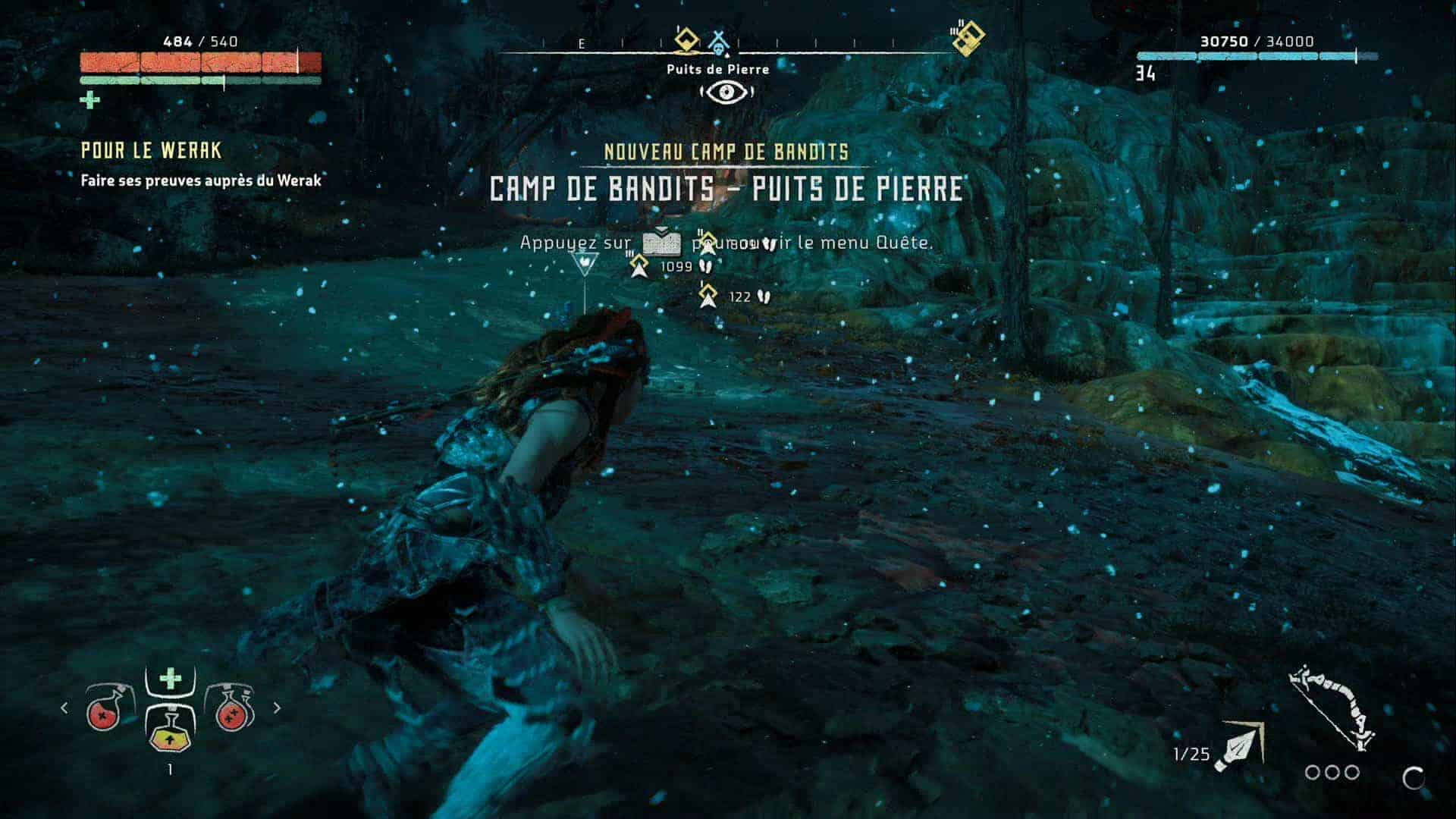Image resolution: width=1456 pixels, height=819 pixels.
Task: Click the triangular collectible marker icon
Action: [585, 265]
